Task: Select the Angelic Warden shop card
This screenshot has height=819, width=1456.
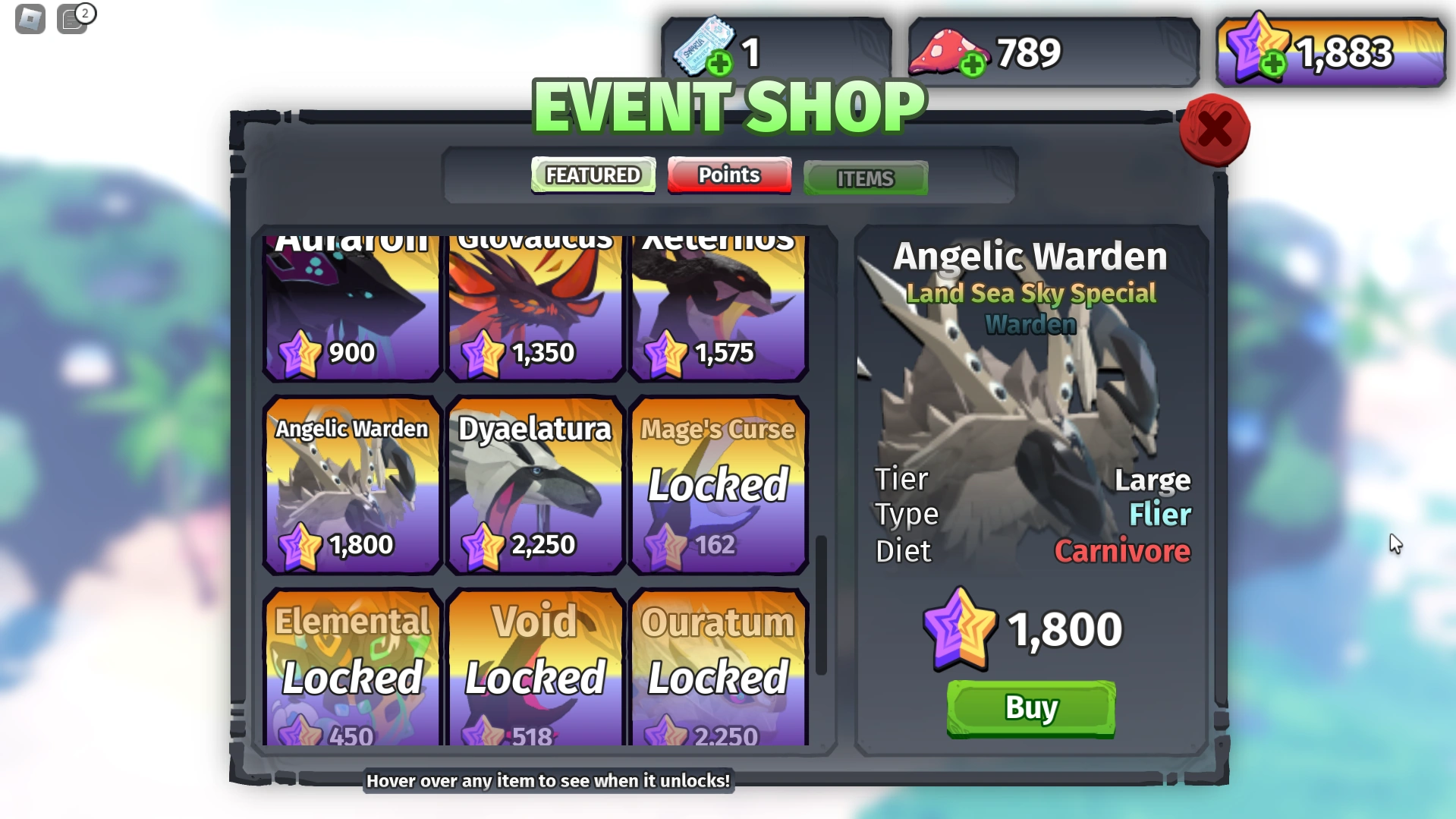Action: point(351,486)
